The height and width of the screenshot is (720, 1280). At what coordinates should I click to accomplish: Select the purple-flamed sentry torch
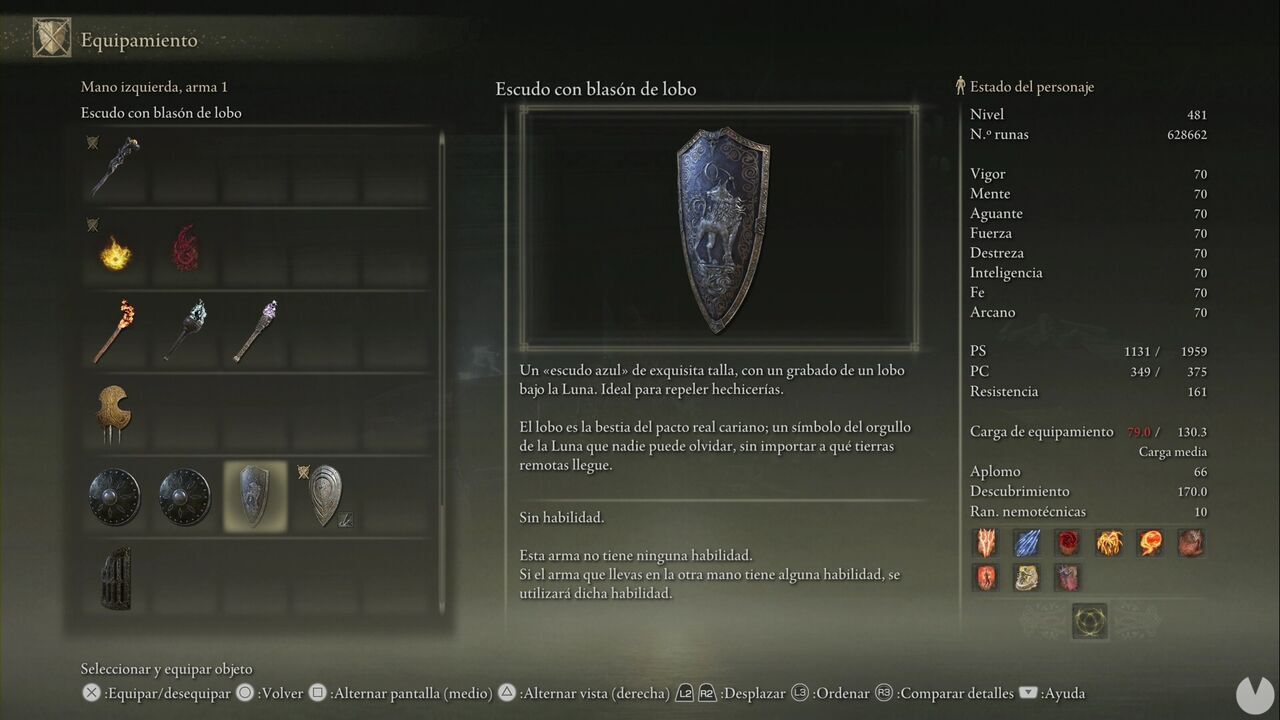pos(255,330)
